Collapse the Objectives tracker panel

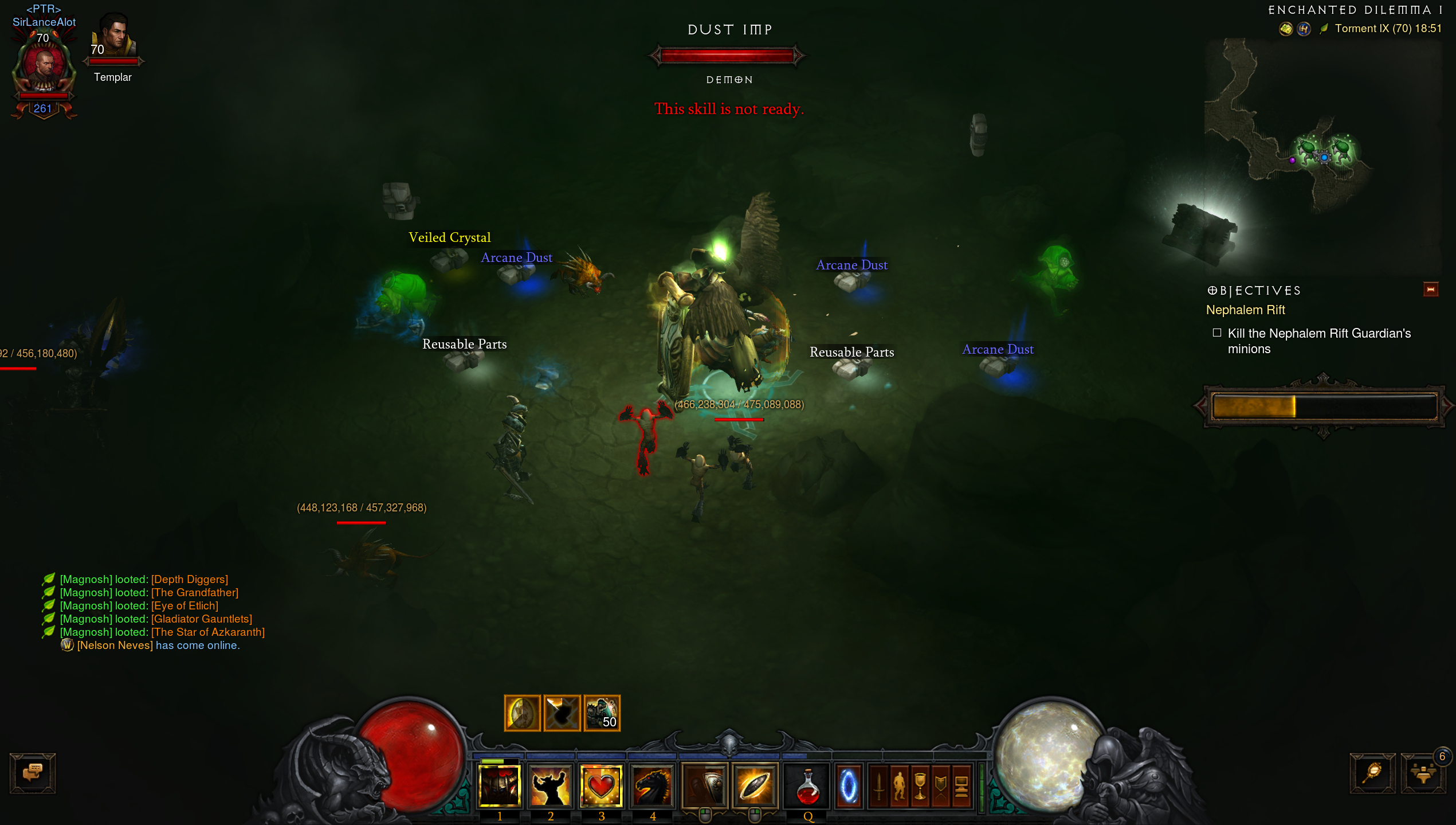tap(1430, 290)
